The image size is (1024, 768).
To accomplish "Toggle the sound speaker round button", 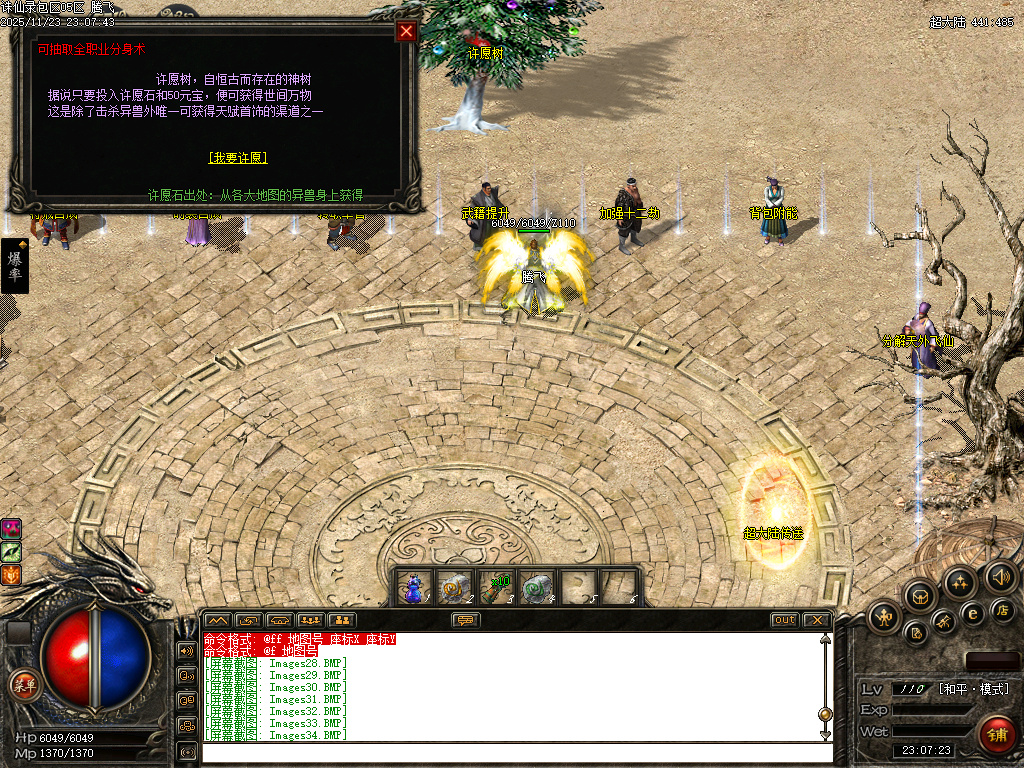I will (1000, 576).
